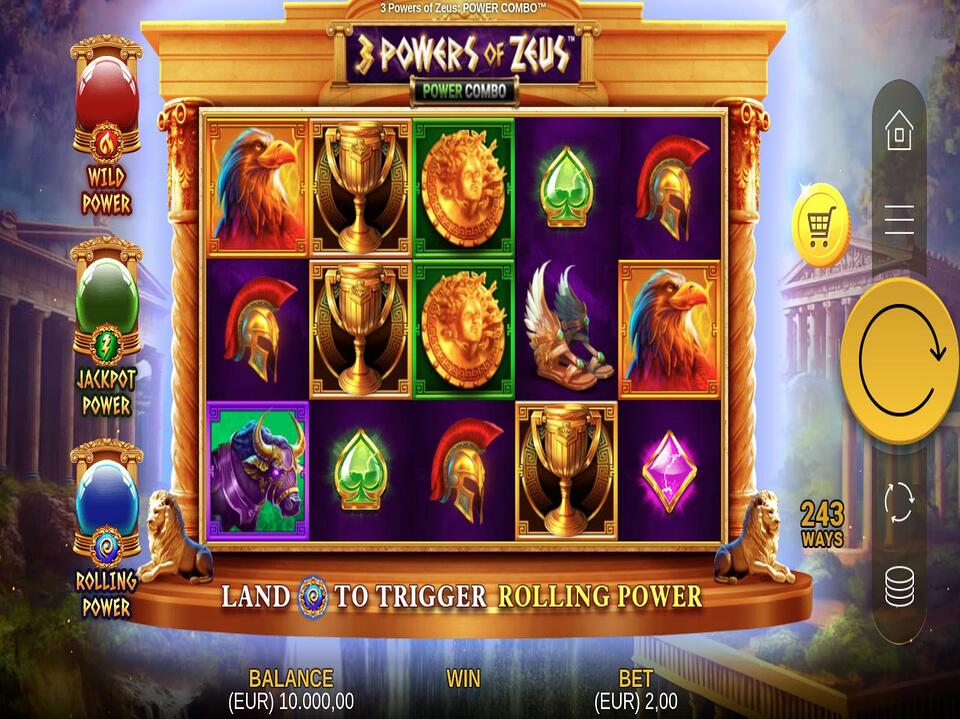Activate the autoplay arrows button
Screen dimensions: 960x719
click(x=899, y=501)
